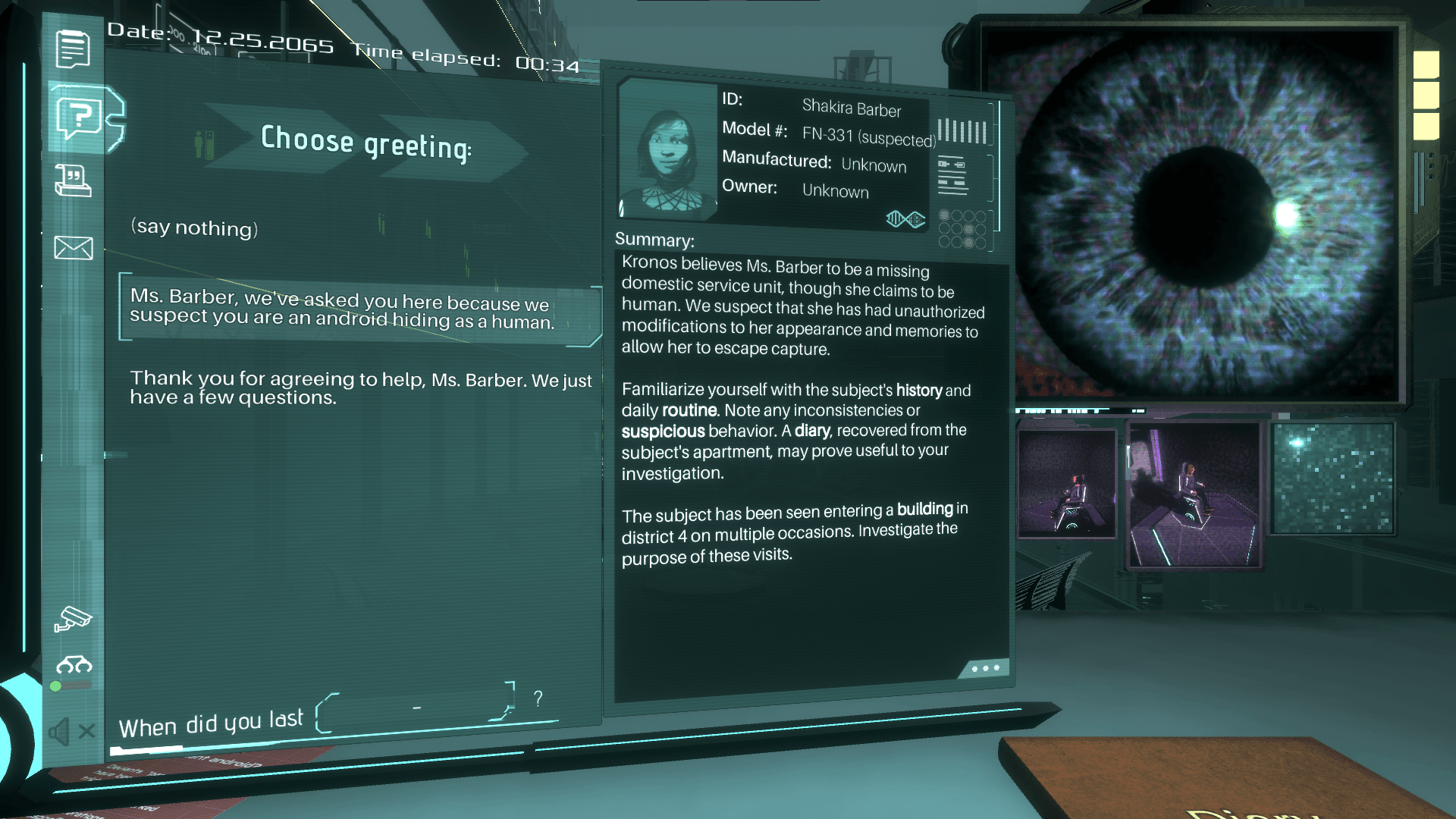Click Shakira Barber's portrait
Screen dimensions: 1456x819
[x=667, y=152]
